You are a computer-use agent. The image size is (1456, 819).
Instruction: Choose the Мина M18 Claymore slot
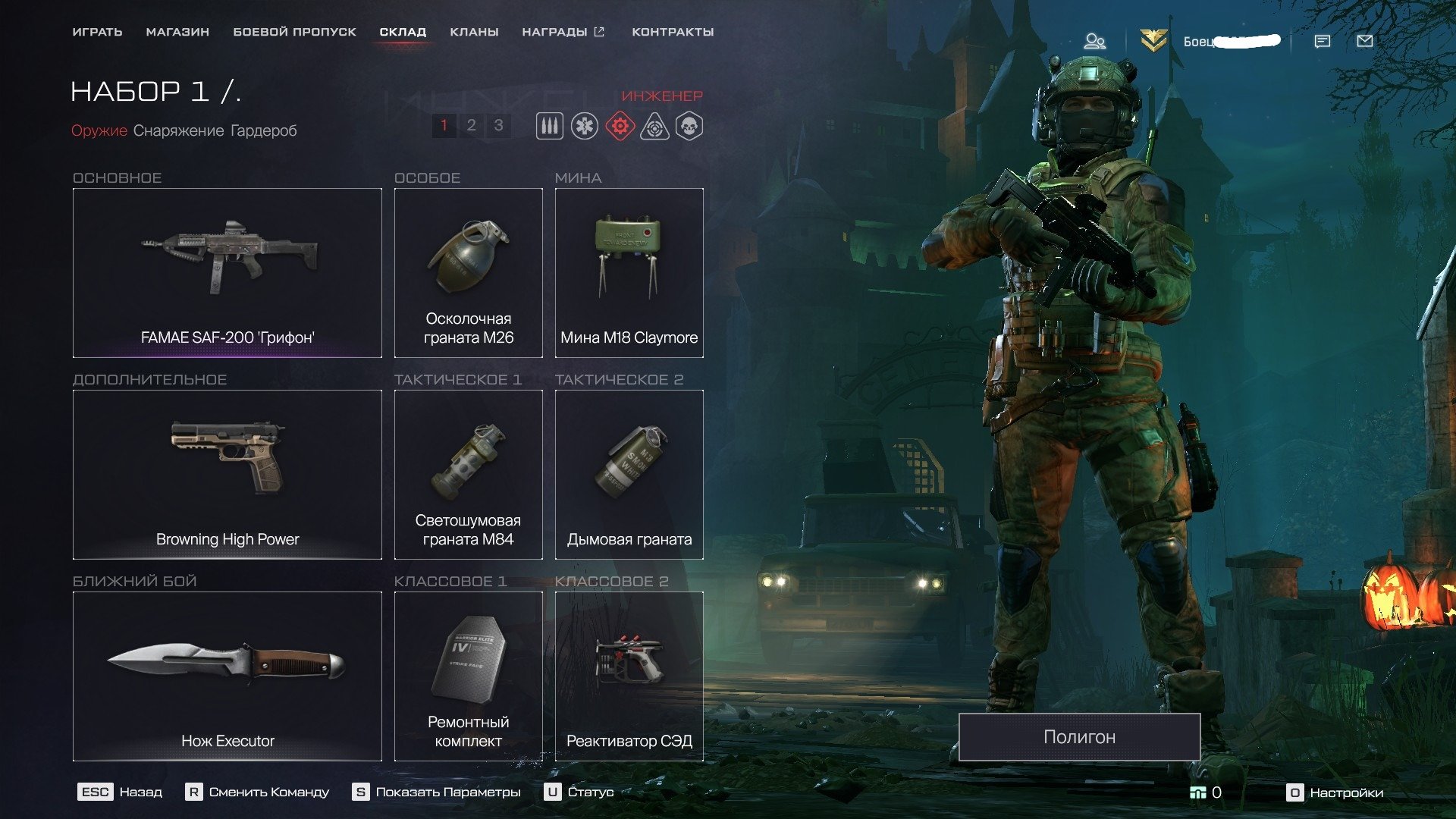629,273
